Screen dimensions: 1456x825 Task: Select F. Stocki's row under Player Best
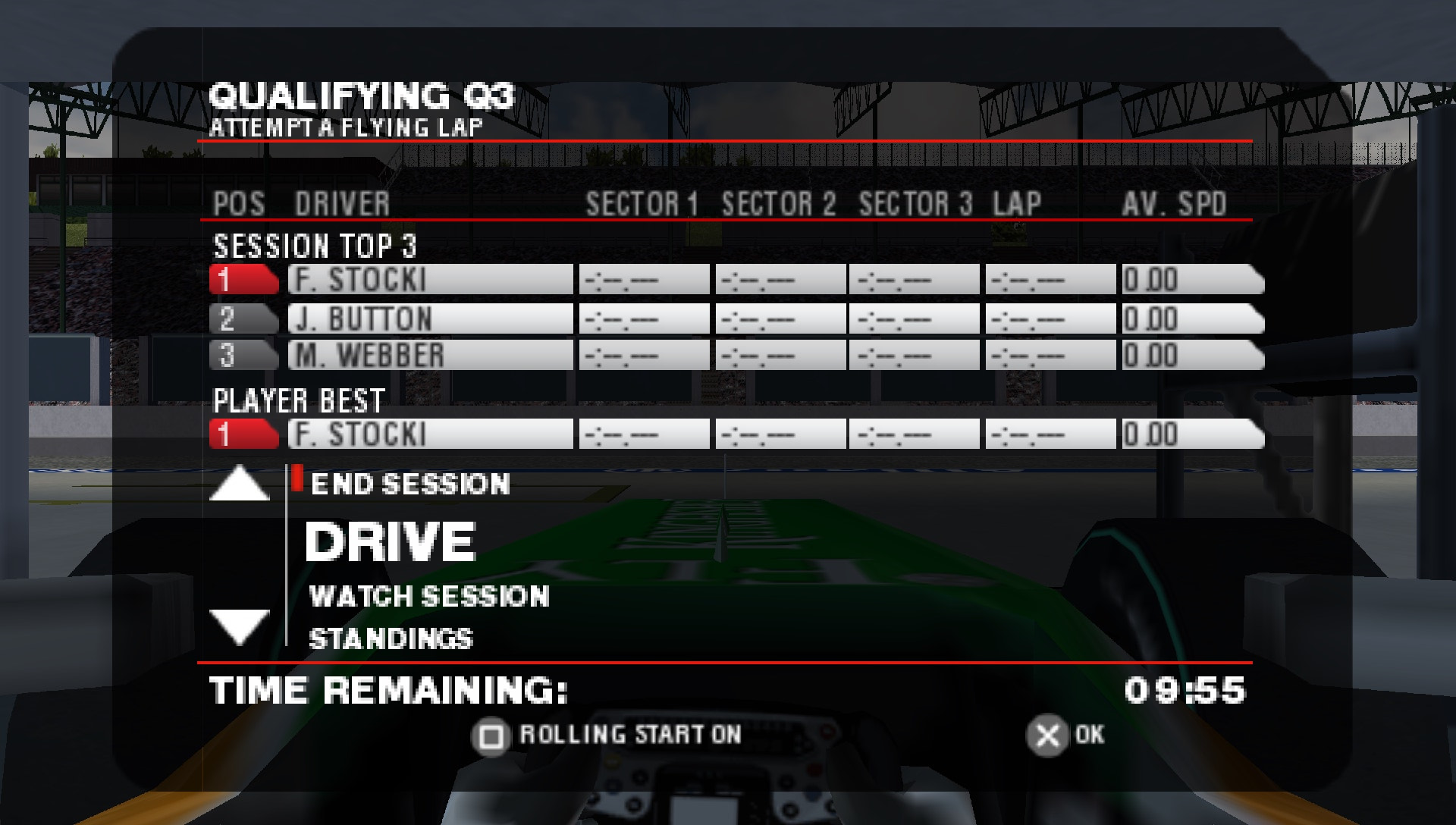coord(430,434)
